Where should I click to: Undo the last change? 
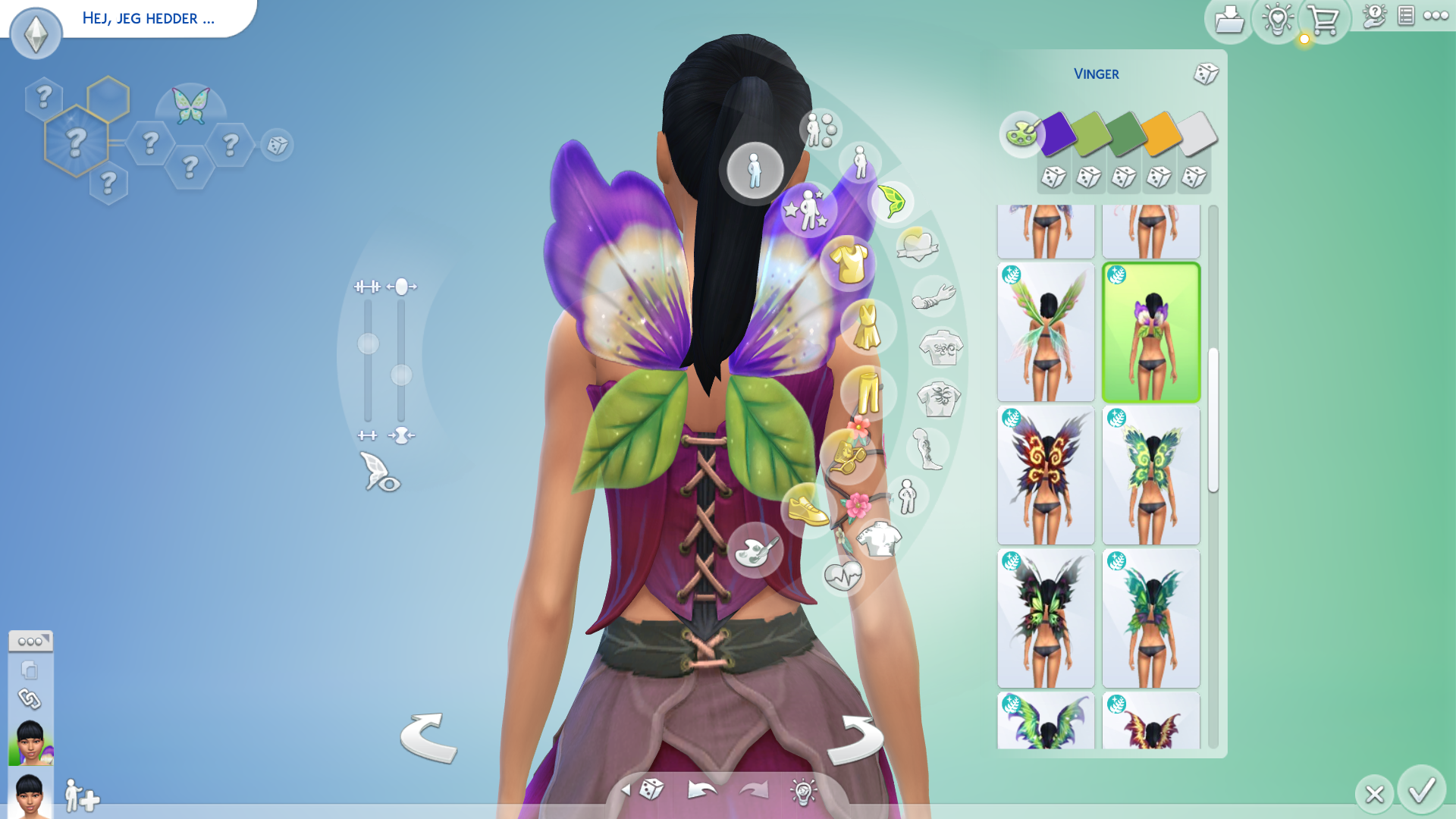701,790
